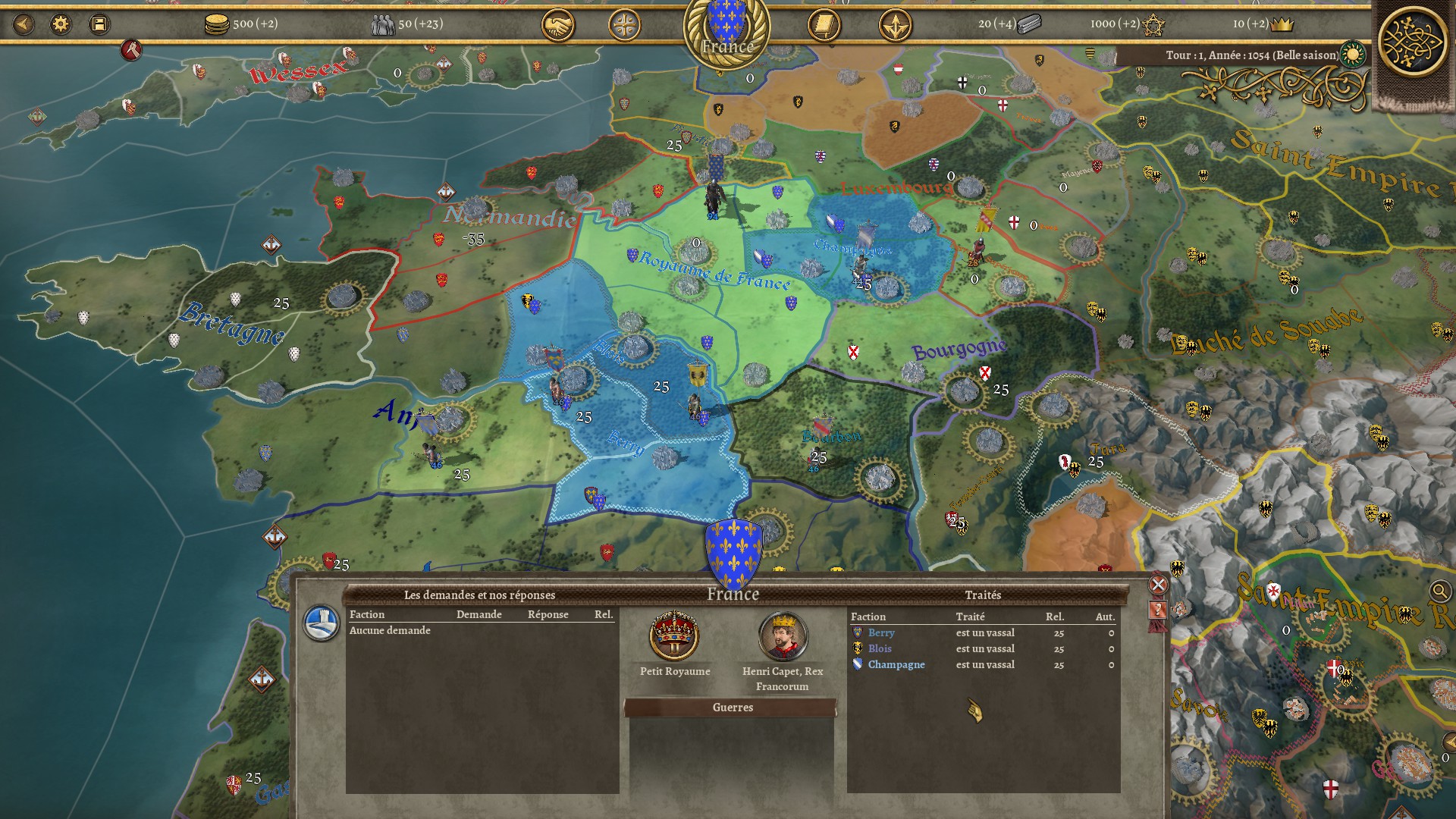This screenshot has height=819, width=1456.
Task: Save the game with the floppy disk icon
Action: click(x=99, y=24)
